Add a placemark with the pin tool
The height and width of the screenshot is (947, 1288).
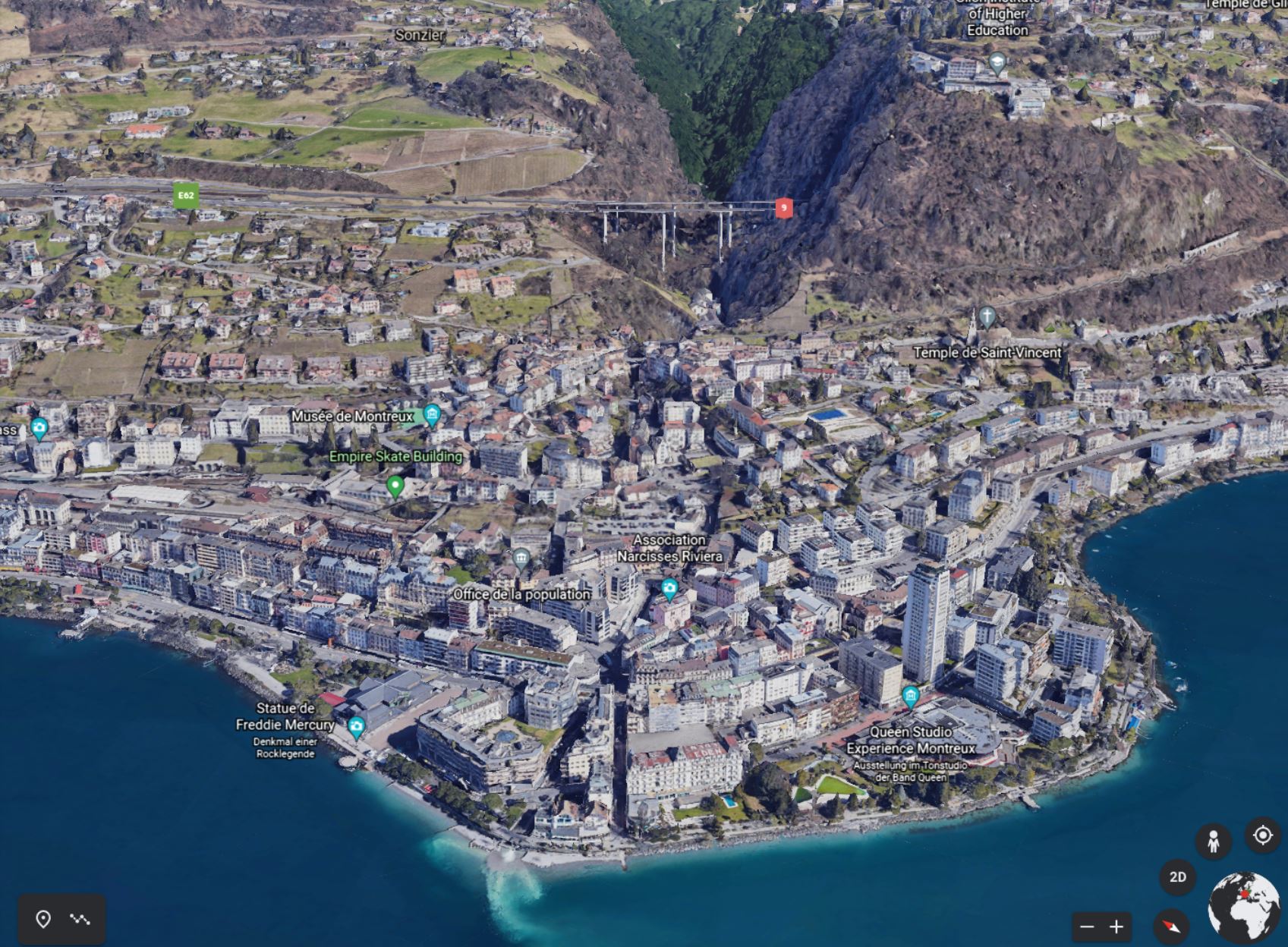click(x=43, y=919)
